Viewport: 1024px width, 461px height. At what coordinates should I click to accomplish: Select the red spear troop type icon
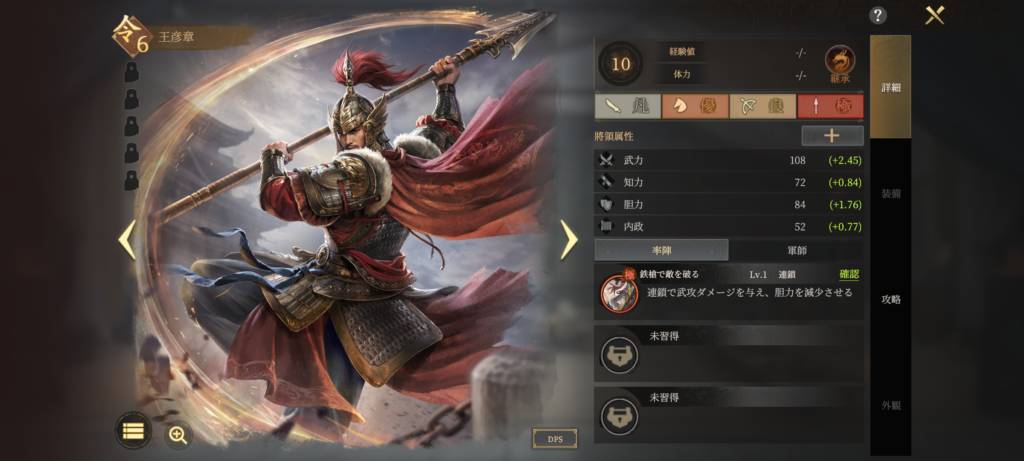(x=831, y=107)
